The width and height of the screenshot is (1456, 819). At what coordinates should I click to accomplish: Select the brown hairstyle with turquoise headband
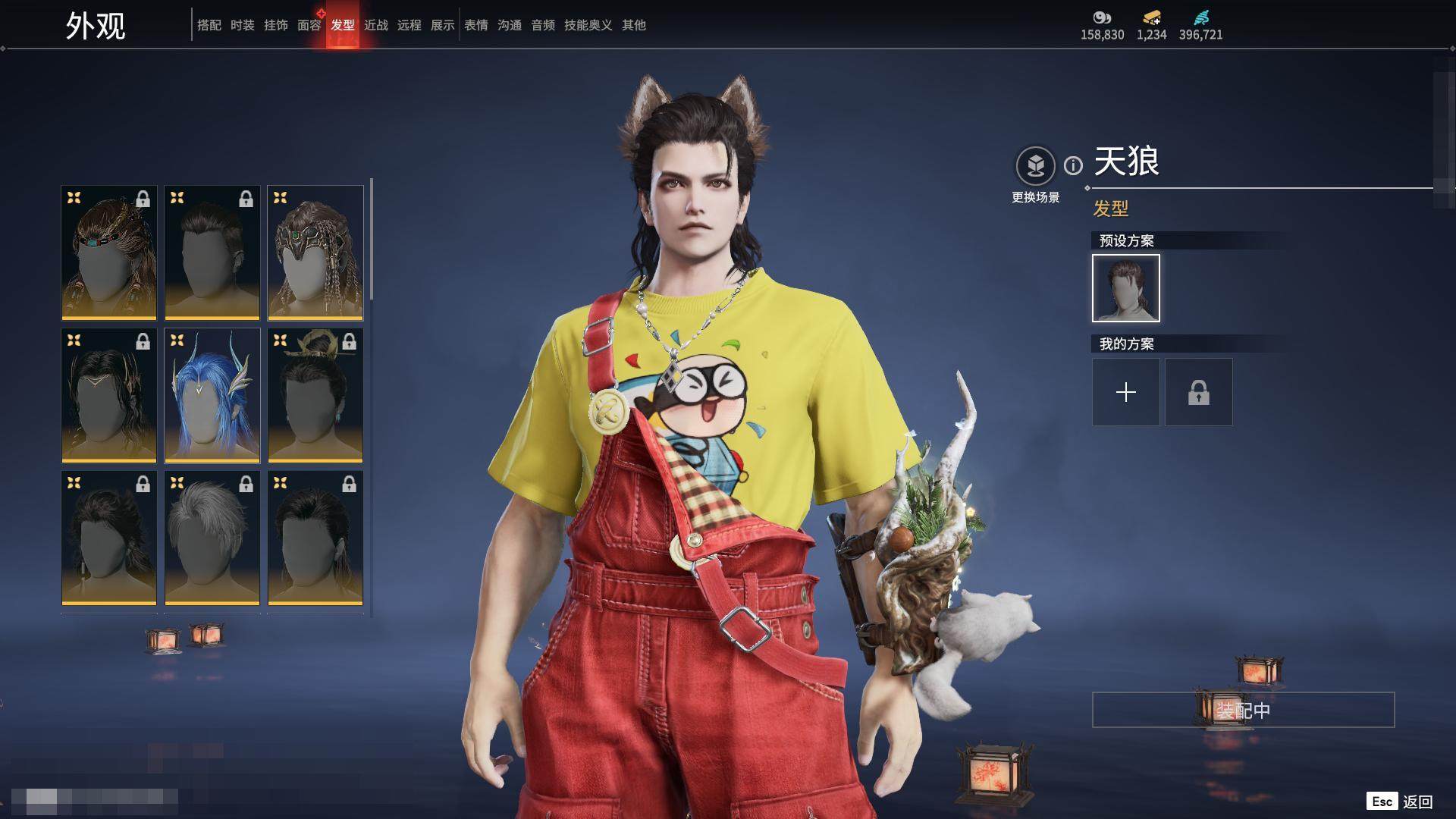[x=109, y=253]
